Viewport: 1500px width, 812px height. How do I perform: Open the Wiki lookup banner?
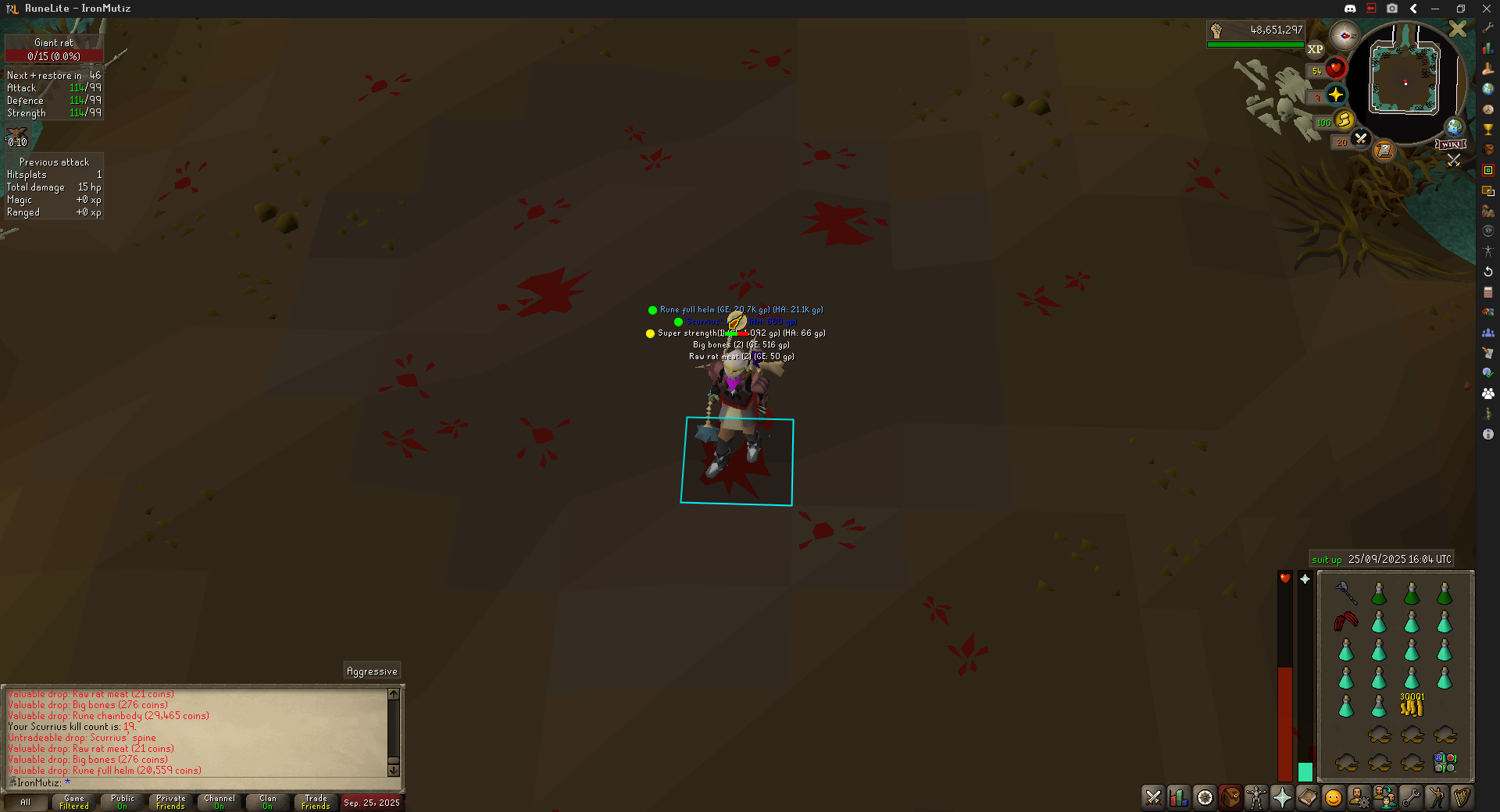point(1451,144)
